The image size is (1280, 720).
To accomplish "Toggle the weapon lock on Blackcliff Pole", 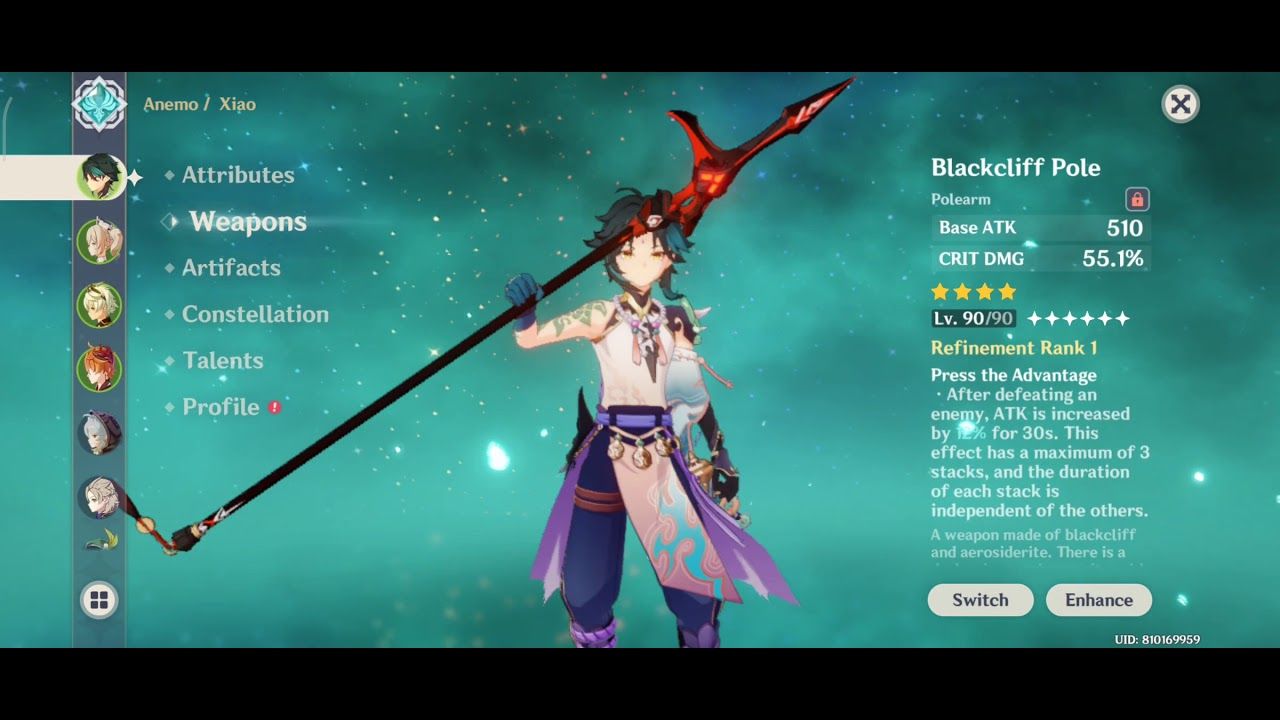I will click(1136, 199).
